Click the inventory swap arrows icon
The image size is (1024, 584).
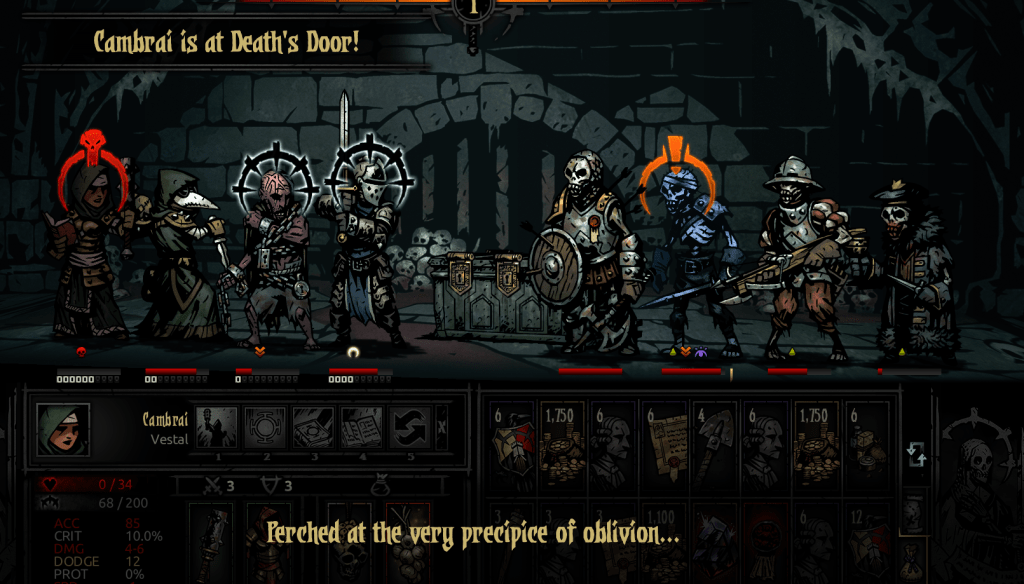[x=916, y=454]
